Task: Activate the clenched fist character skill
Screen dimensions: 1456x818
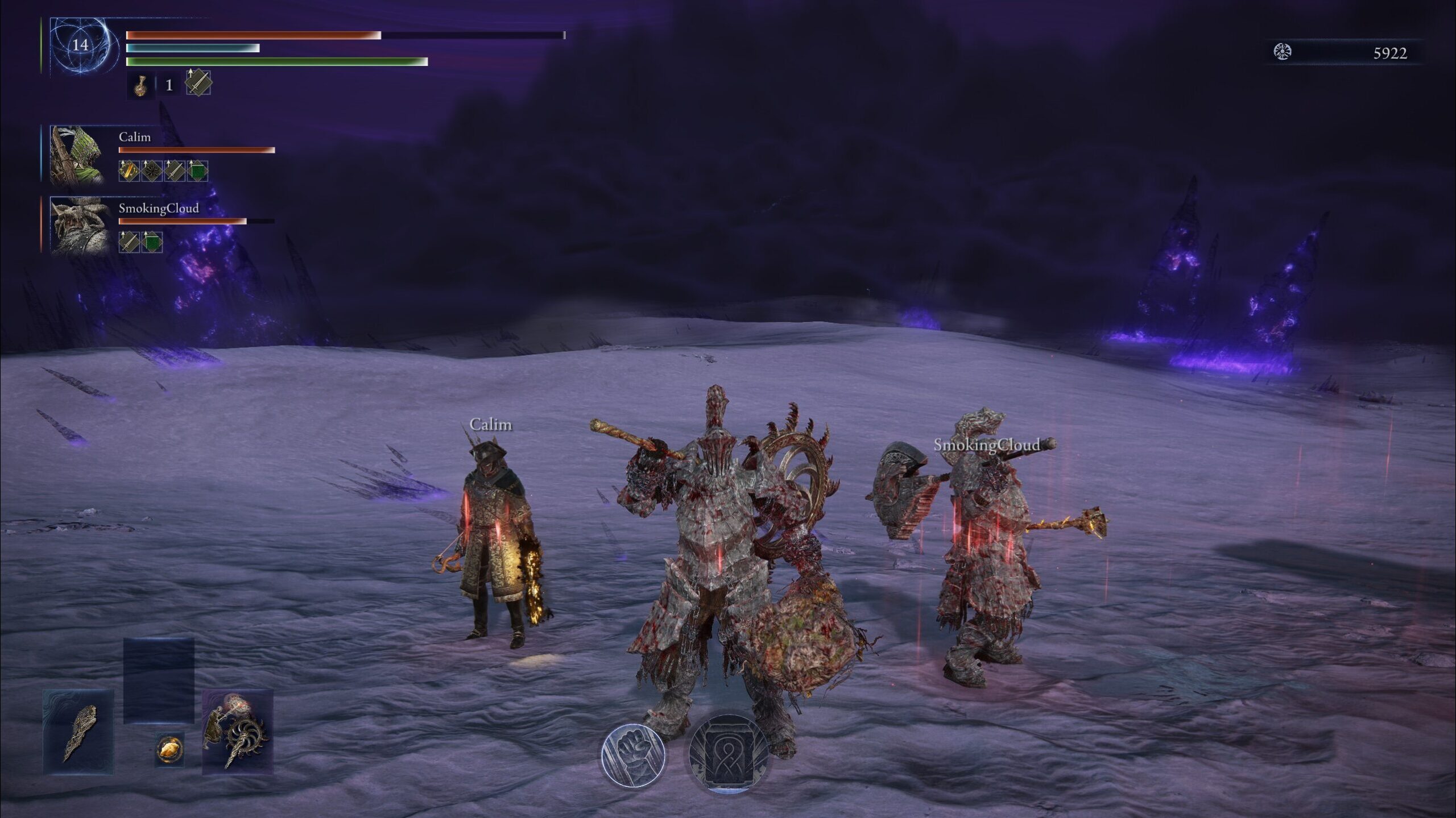Action: [x=632, y=755]
